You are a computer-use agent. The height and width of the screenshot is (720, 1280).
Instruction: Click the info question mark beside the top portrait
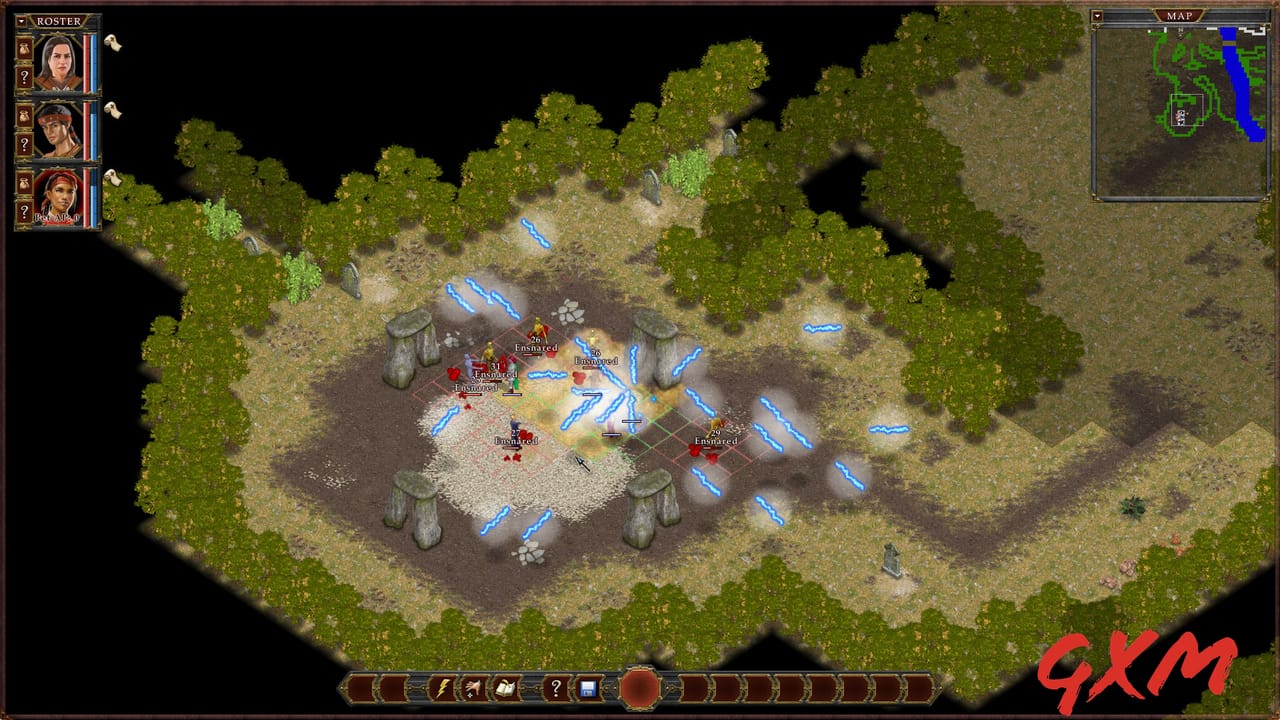[24, 76]
